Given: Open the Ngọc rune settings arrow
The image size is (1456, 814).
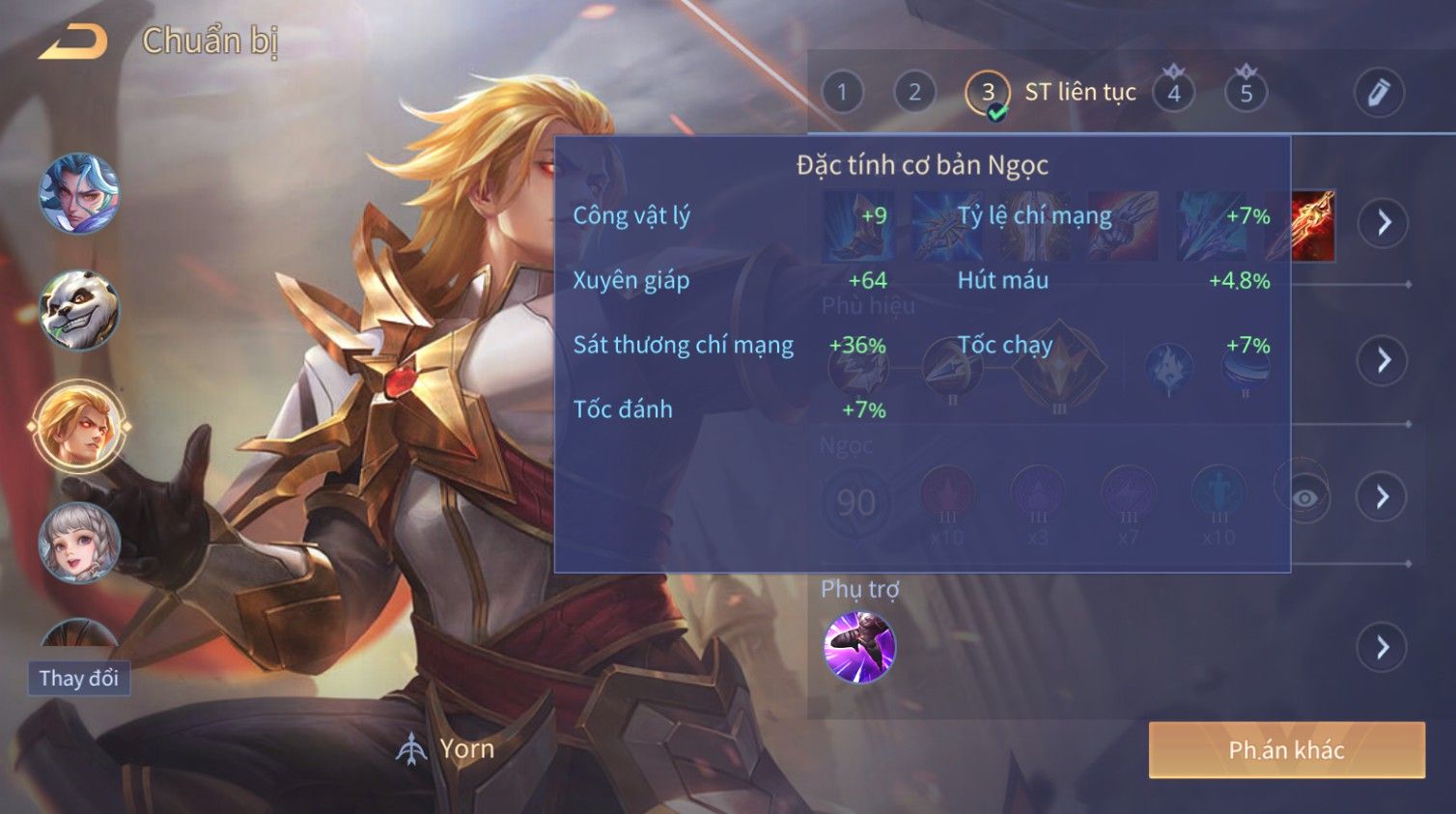Looking at the screenshot, I should (1383, 497).
